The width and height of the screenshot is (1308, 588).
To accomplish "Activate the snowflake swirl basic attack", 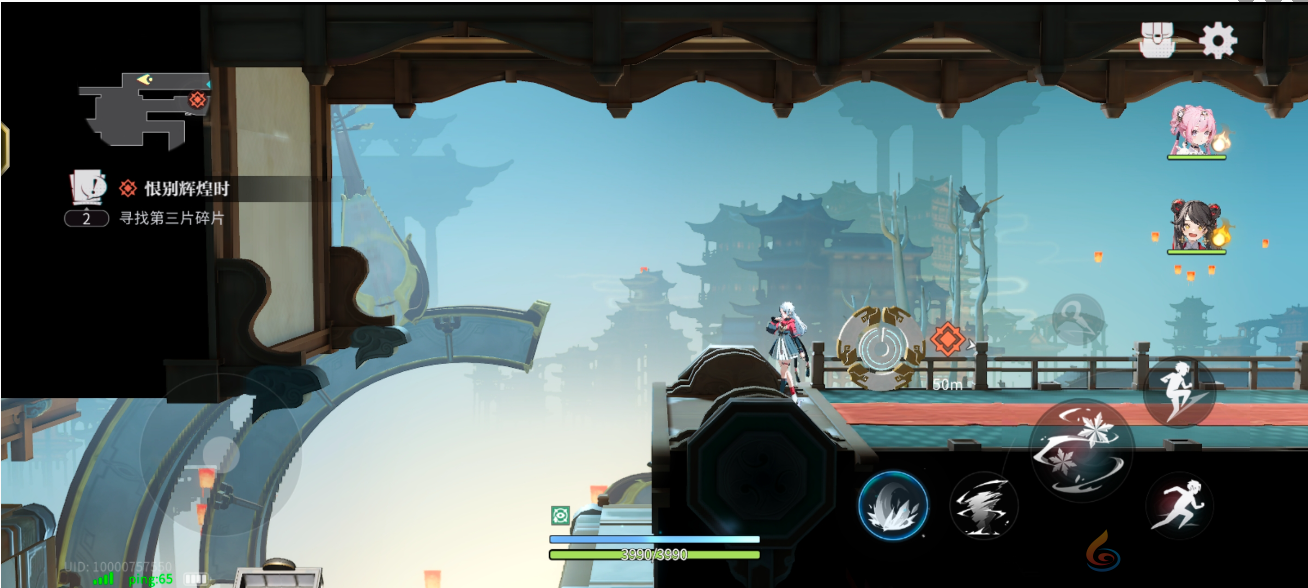I will click(1081, 449).
